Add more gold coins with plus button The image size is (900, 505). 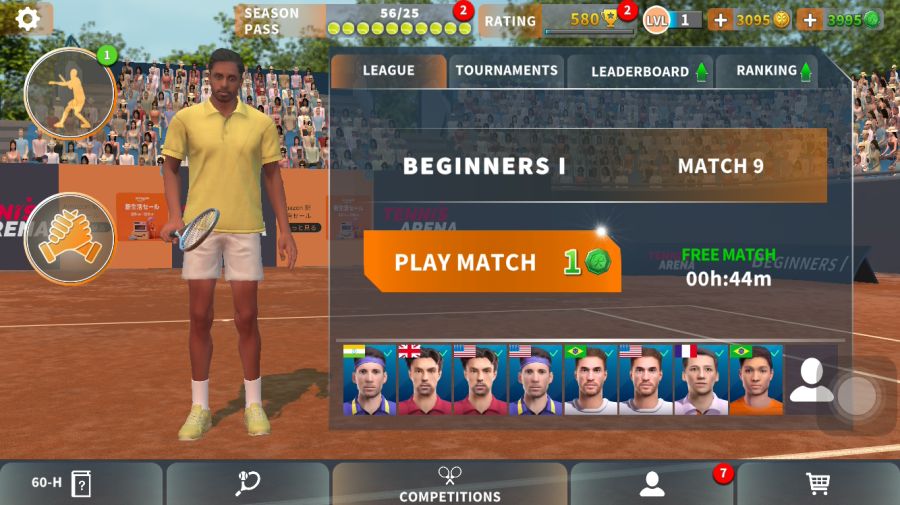(x=721, y=20)
